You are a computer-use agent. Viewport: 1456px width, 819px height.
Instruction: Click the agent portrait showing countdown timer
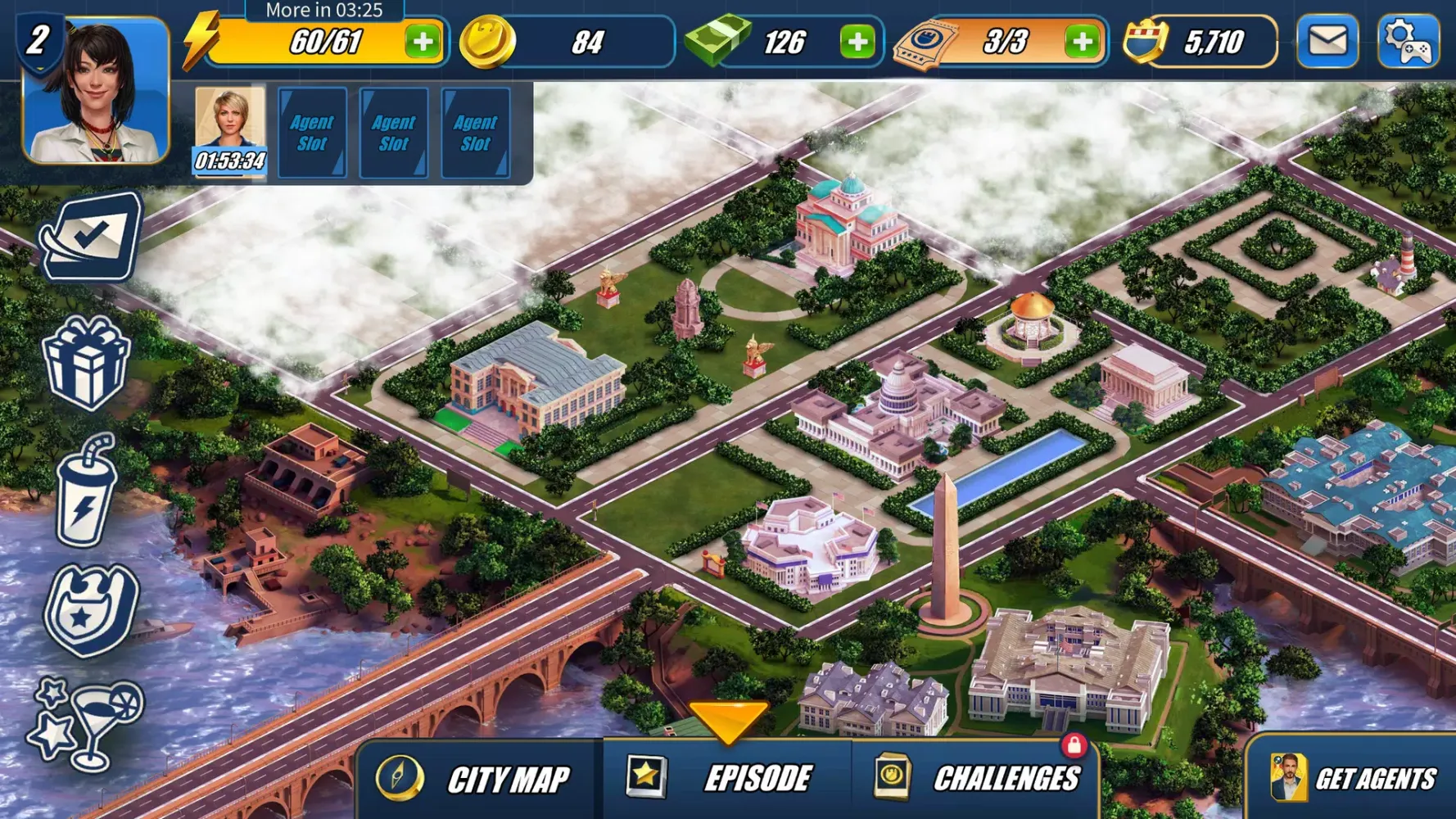pyautogui.click(x=230, y=127)
